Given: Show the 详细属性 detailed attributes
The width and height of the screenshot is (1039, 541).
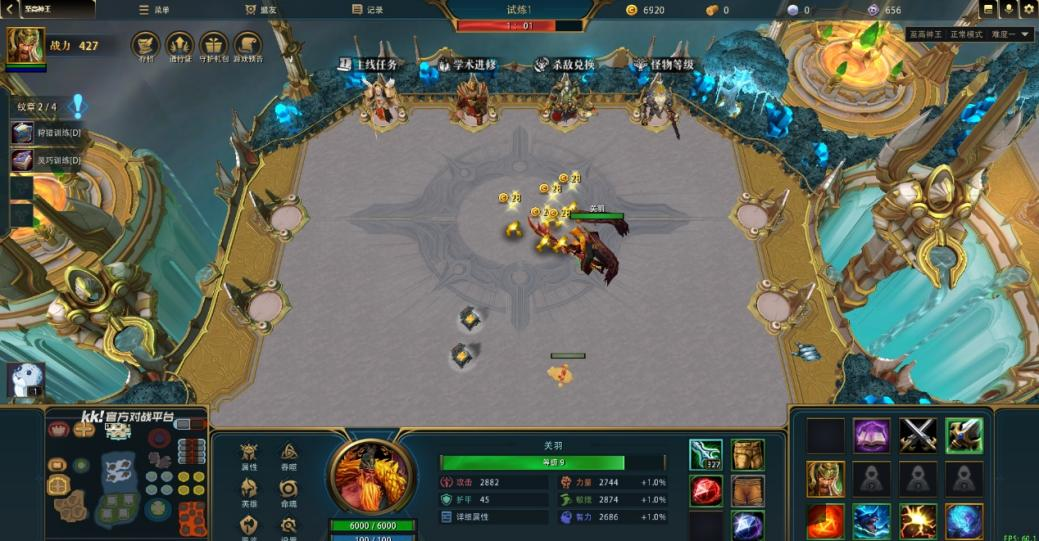Looking at the screenshot, I should tap(468, 517).
